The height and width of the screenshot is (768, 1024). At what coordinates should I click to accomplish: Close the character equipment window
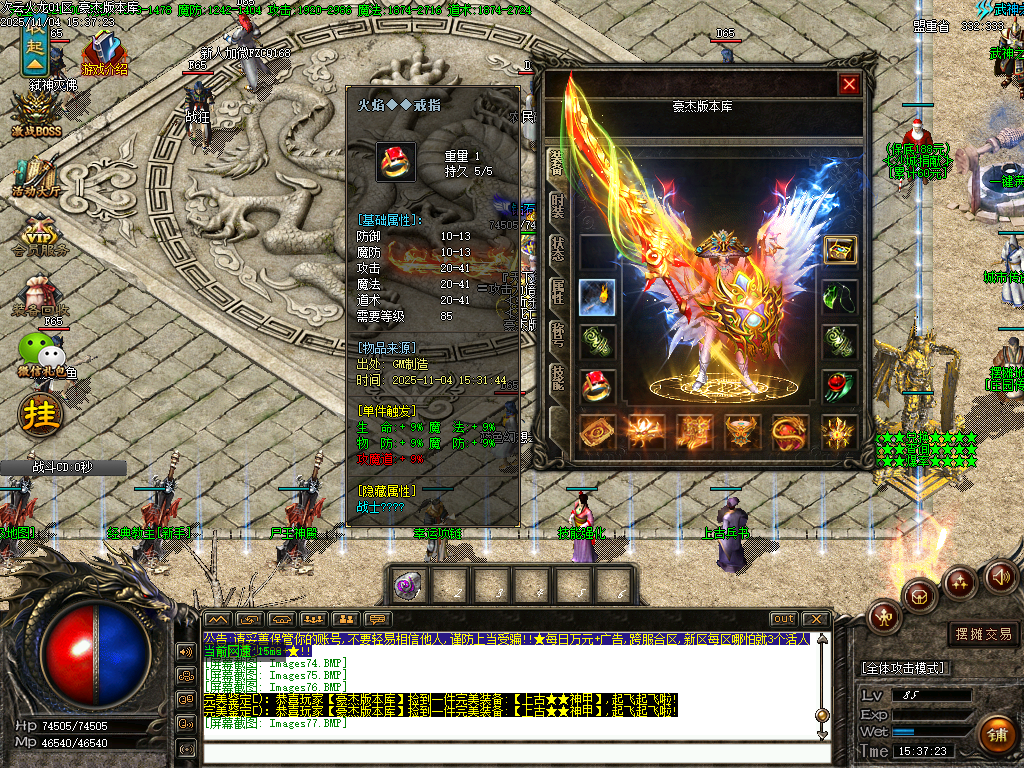[x=849, y=85]
